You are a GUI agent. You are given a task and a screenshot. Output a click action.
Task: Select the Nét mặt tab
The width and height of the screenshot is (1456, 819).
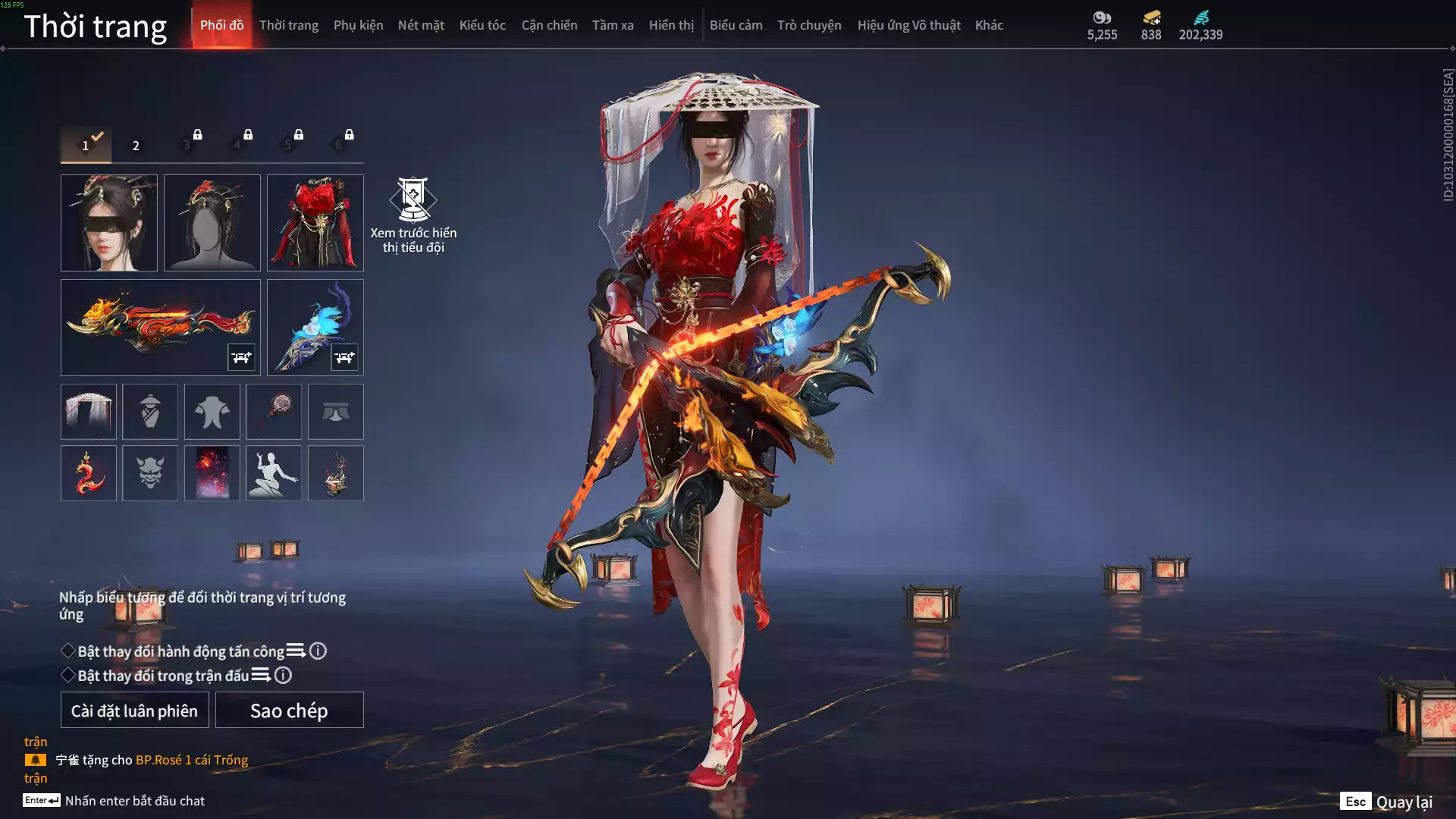[x=421, y=25]
